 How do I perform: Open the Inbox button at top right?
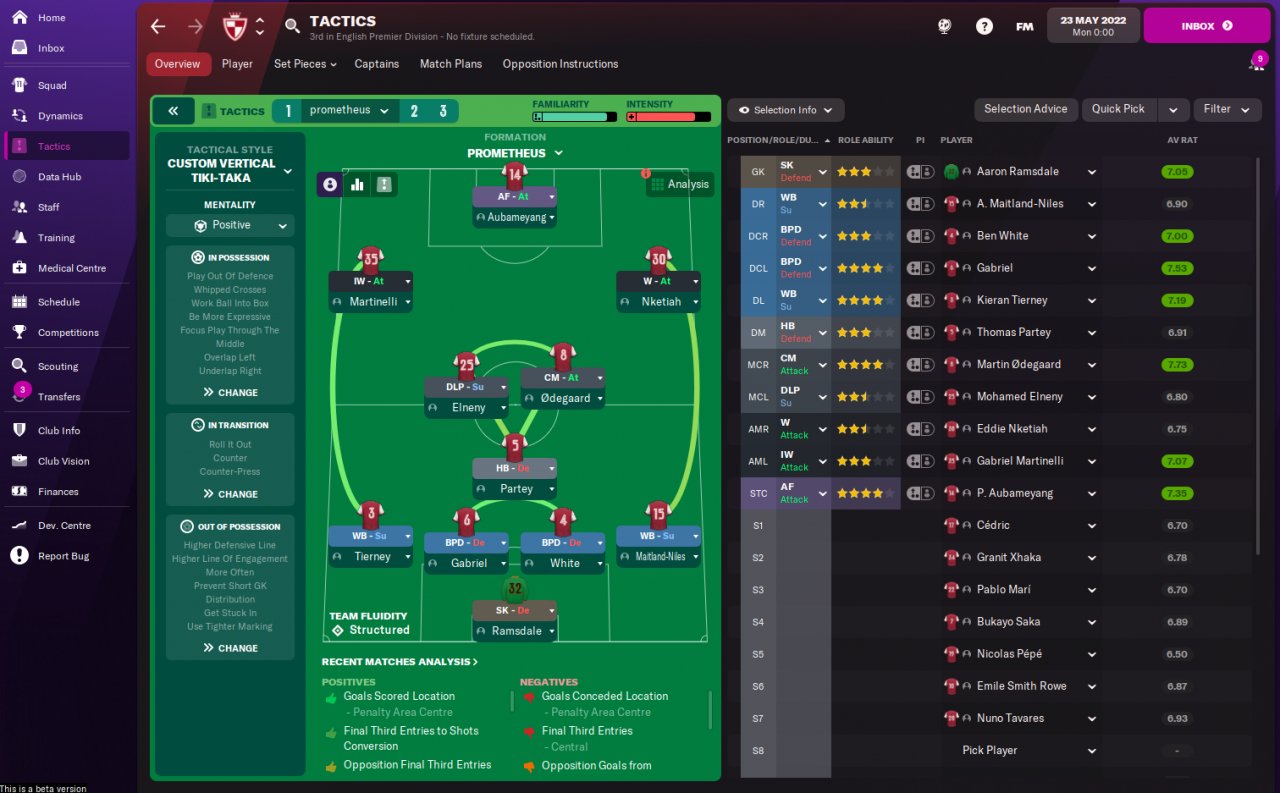coord(1206,26)
